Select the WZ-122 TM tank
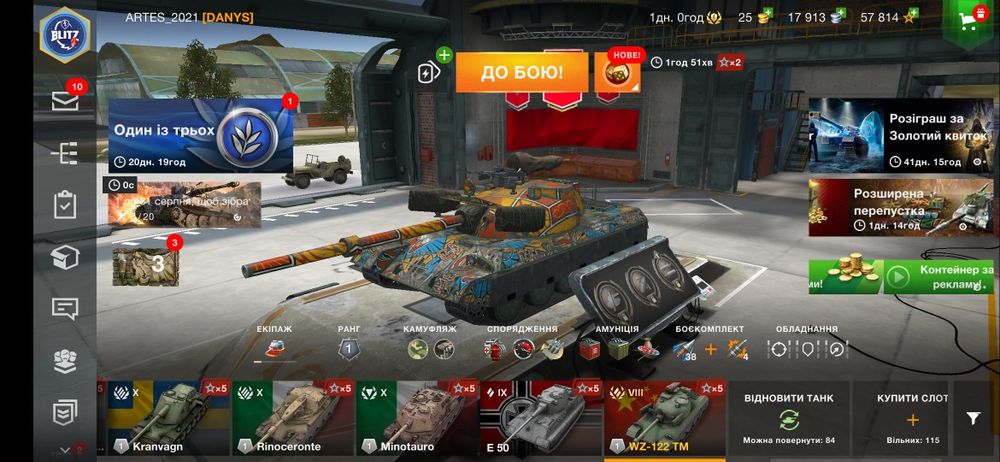Image resolution: width=1000 pixels, height=462 pixels. (x=665, y=418)
